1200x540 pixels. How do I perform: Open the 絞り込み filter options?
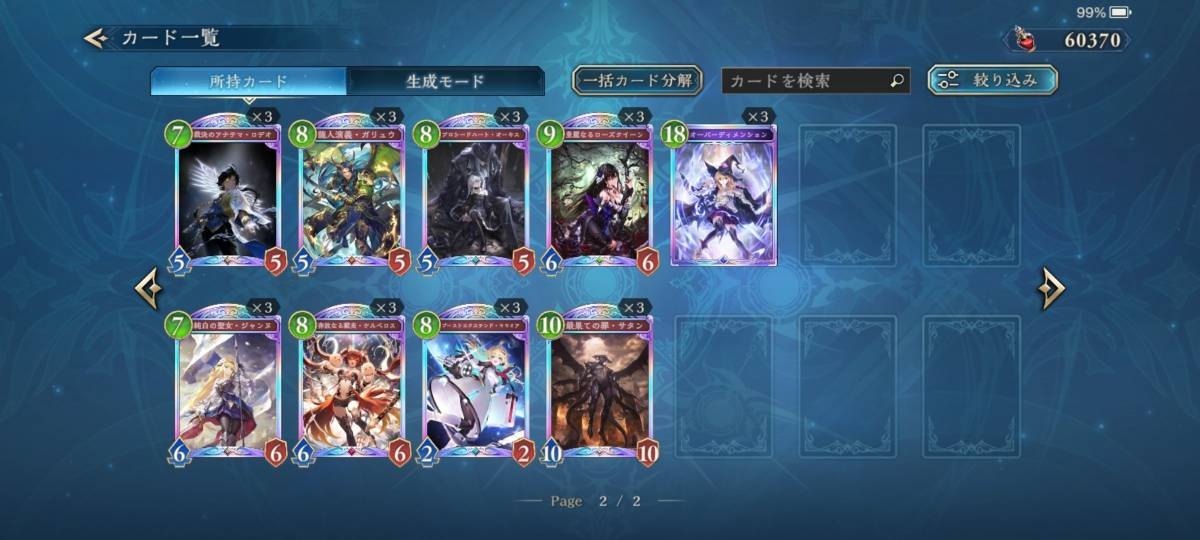point(992,80)
